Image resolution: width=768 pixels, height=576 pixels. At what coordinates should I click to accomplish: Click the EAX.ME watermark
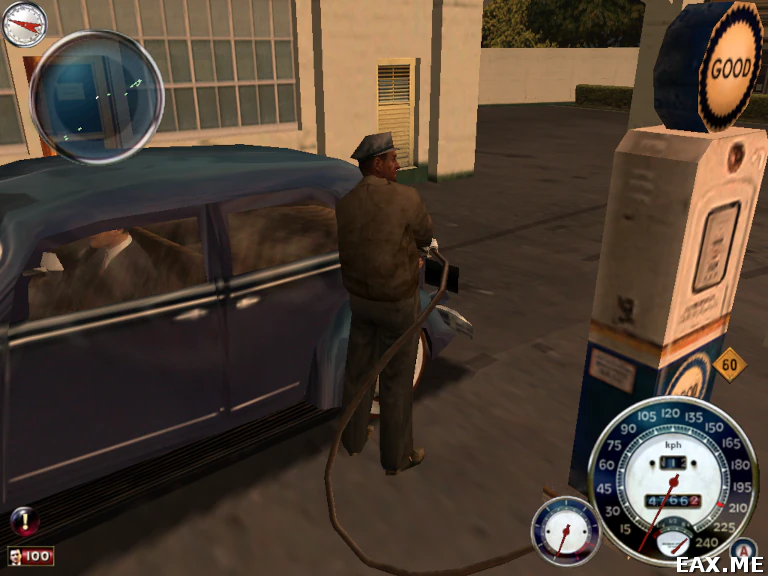[x=720, y=564]
